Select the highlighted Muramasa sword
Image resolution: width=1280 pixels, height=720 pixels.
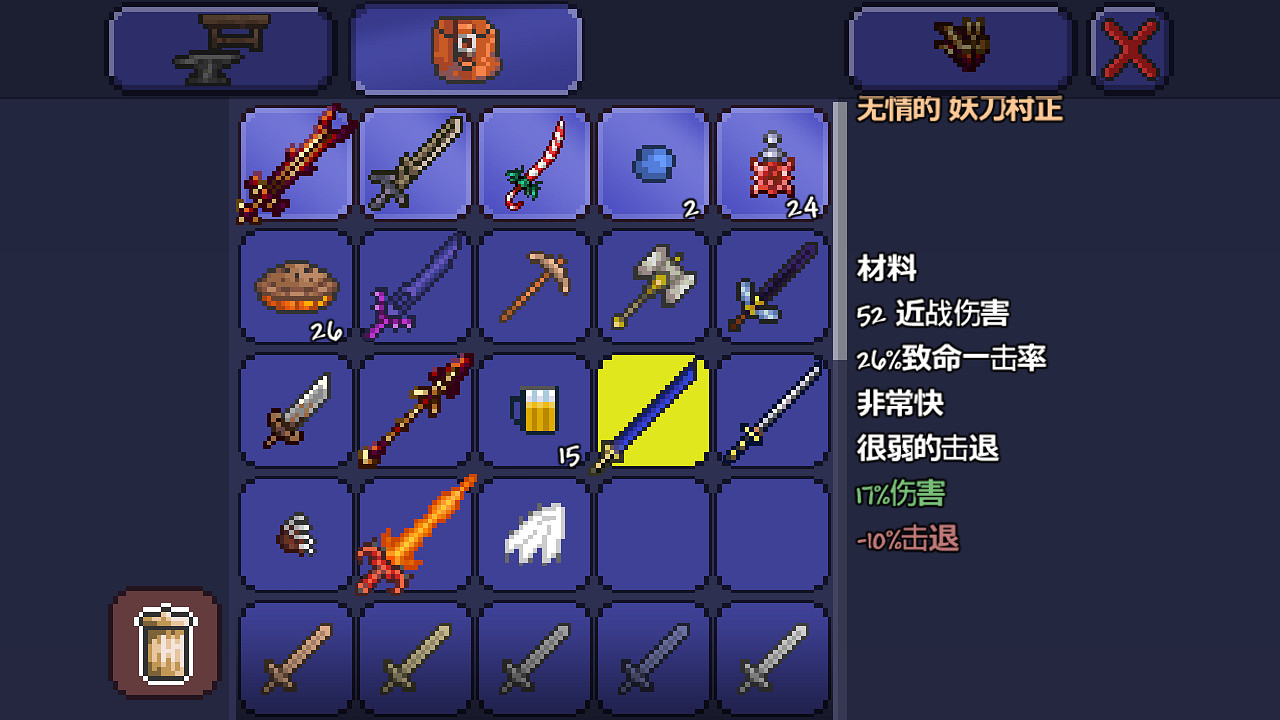(x=653, y=411)
